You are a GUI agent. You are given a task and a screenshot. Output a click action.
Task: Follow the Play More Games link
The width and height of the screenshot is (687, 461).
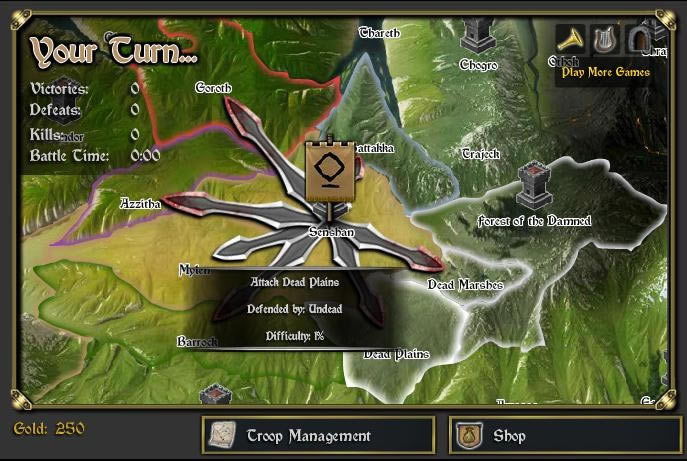coord(605,72)
